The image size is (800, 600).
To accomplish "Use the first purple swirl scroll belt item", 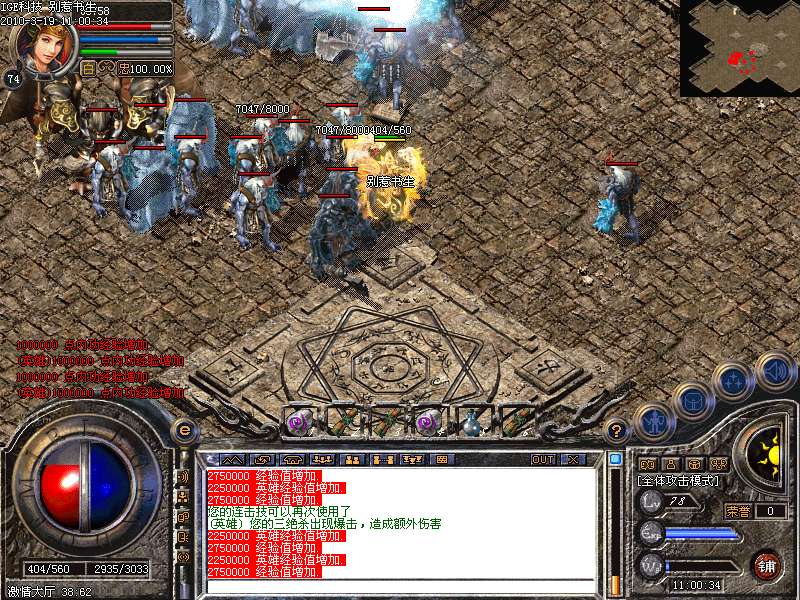I will click(299, 421).
